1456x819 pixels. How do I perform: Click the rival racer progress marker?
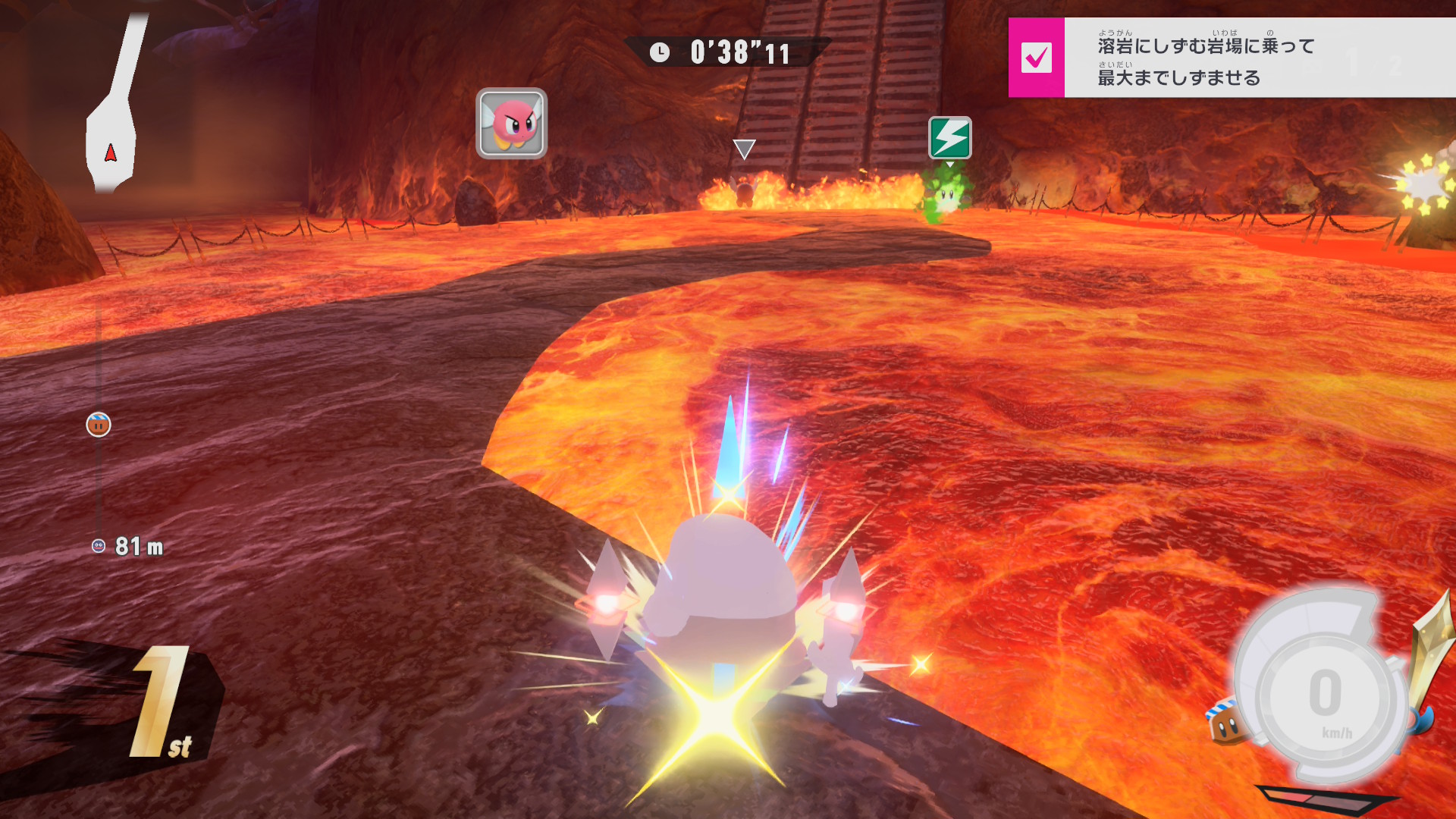(x=99, y=425)
